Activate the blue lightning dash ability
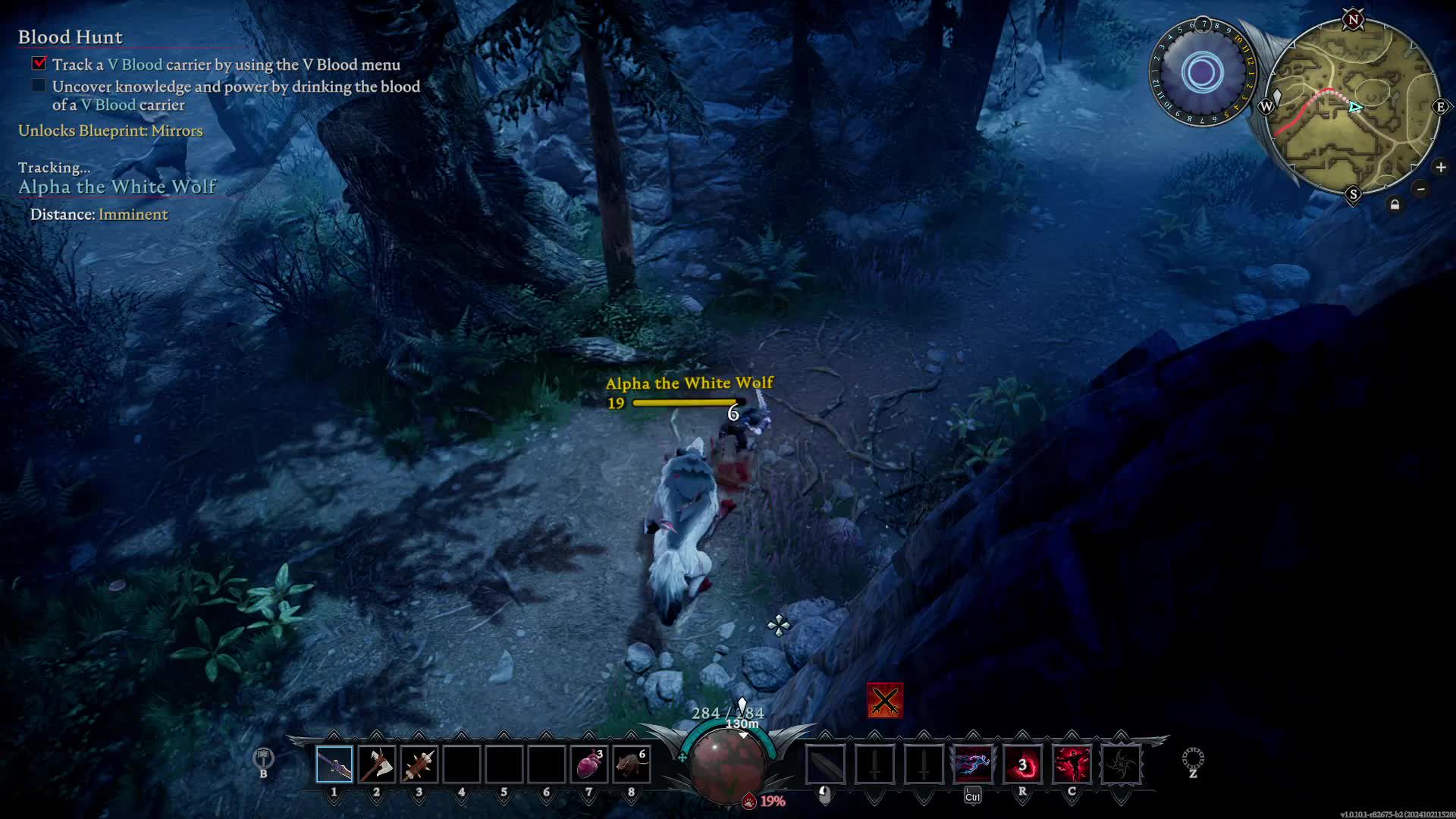This screenshot has width=1456, height=819. coord(973,764)
